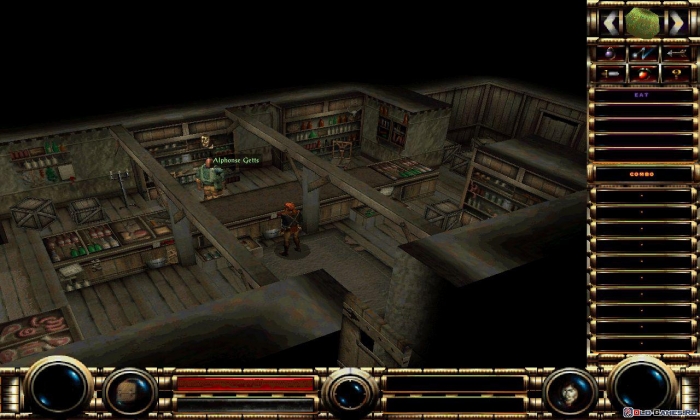Open the character face portrait
This screenshot has width=700, height=420.
572,389
